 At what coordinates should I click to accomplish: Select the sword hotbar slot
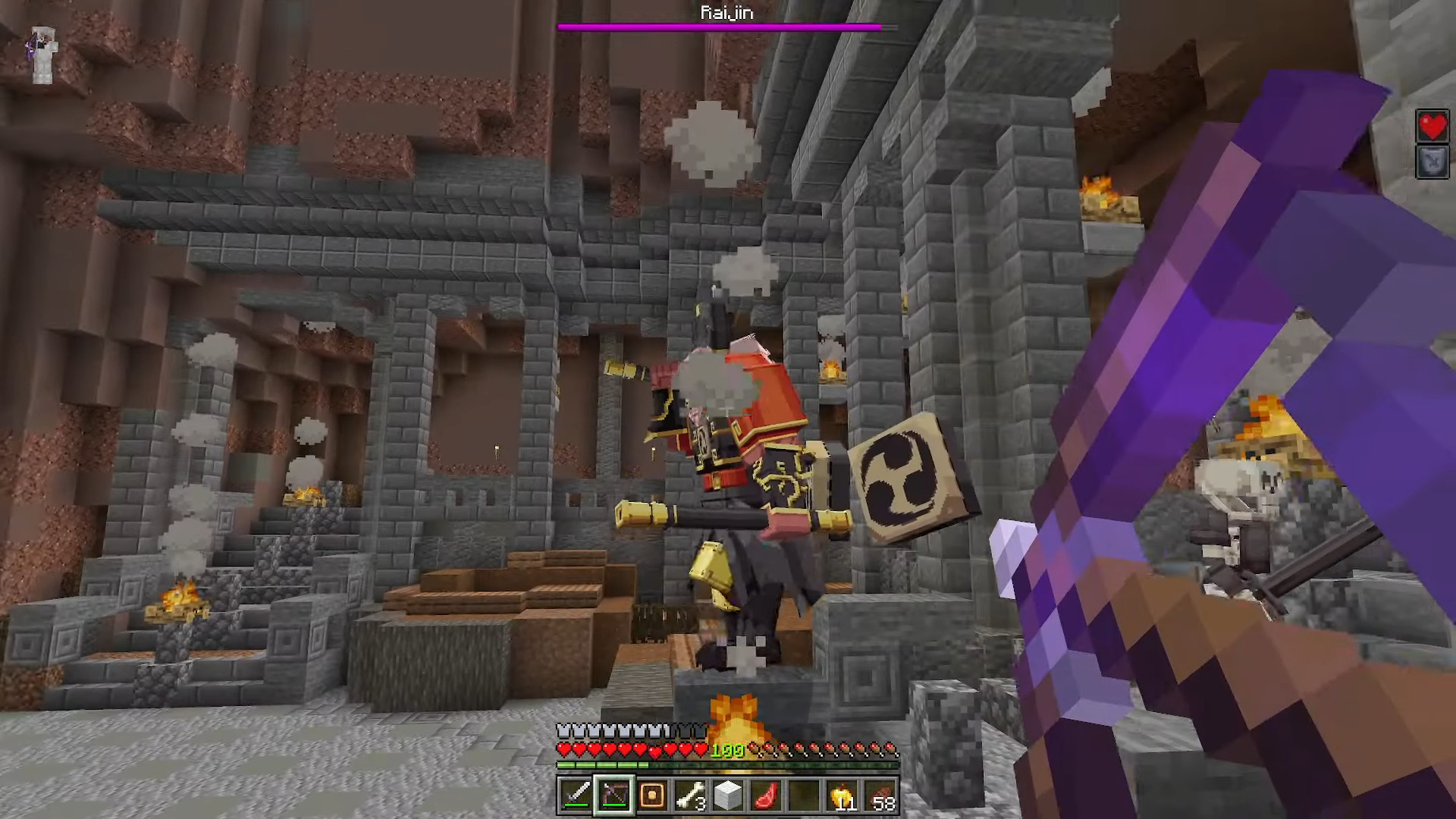tap(576, 795)
